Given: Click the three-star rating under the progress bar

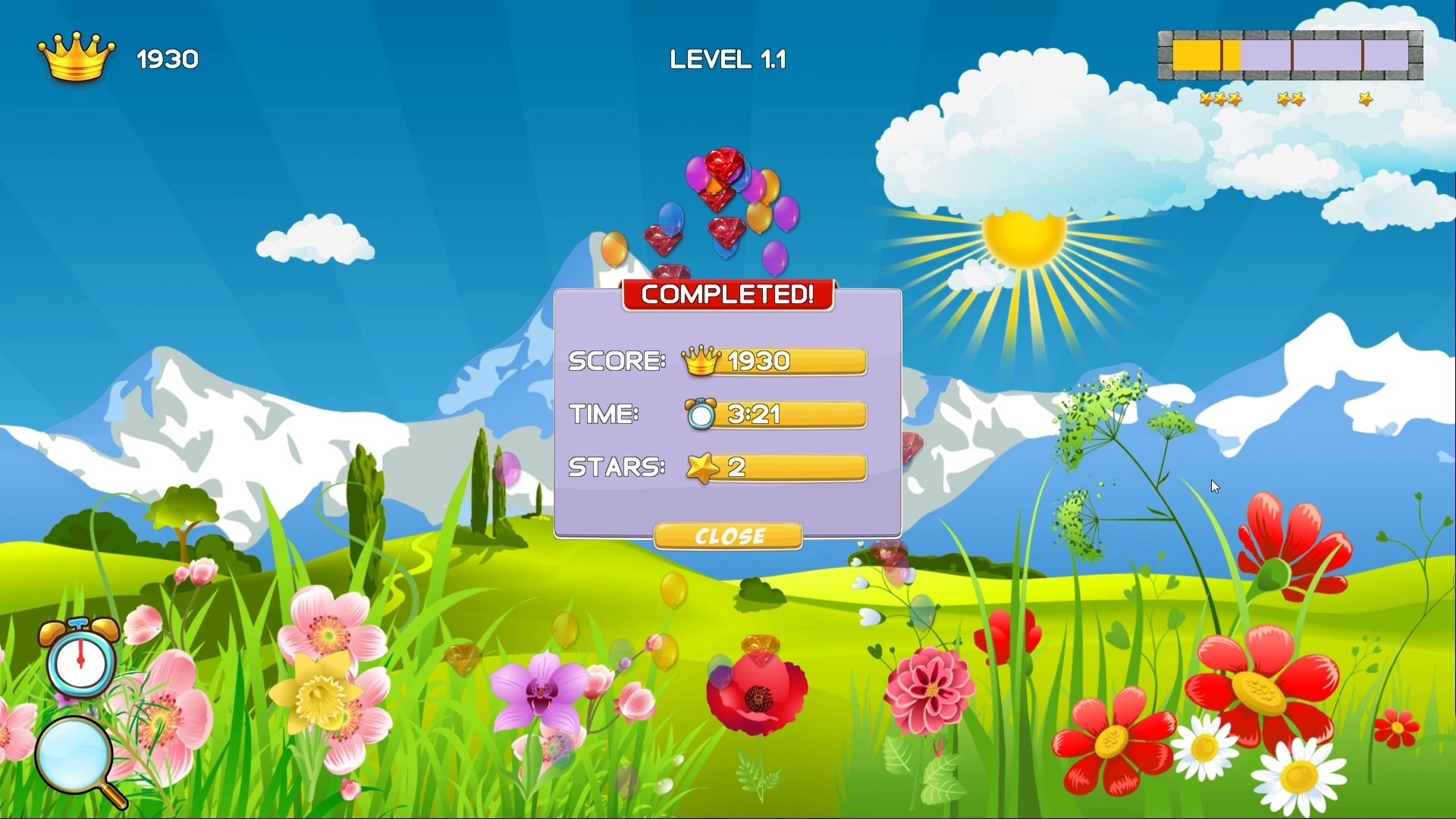Looking at the screenshot, I should pos(1221,99).
